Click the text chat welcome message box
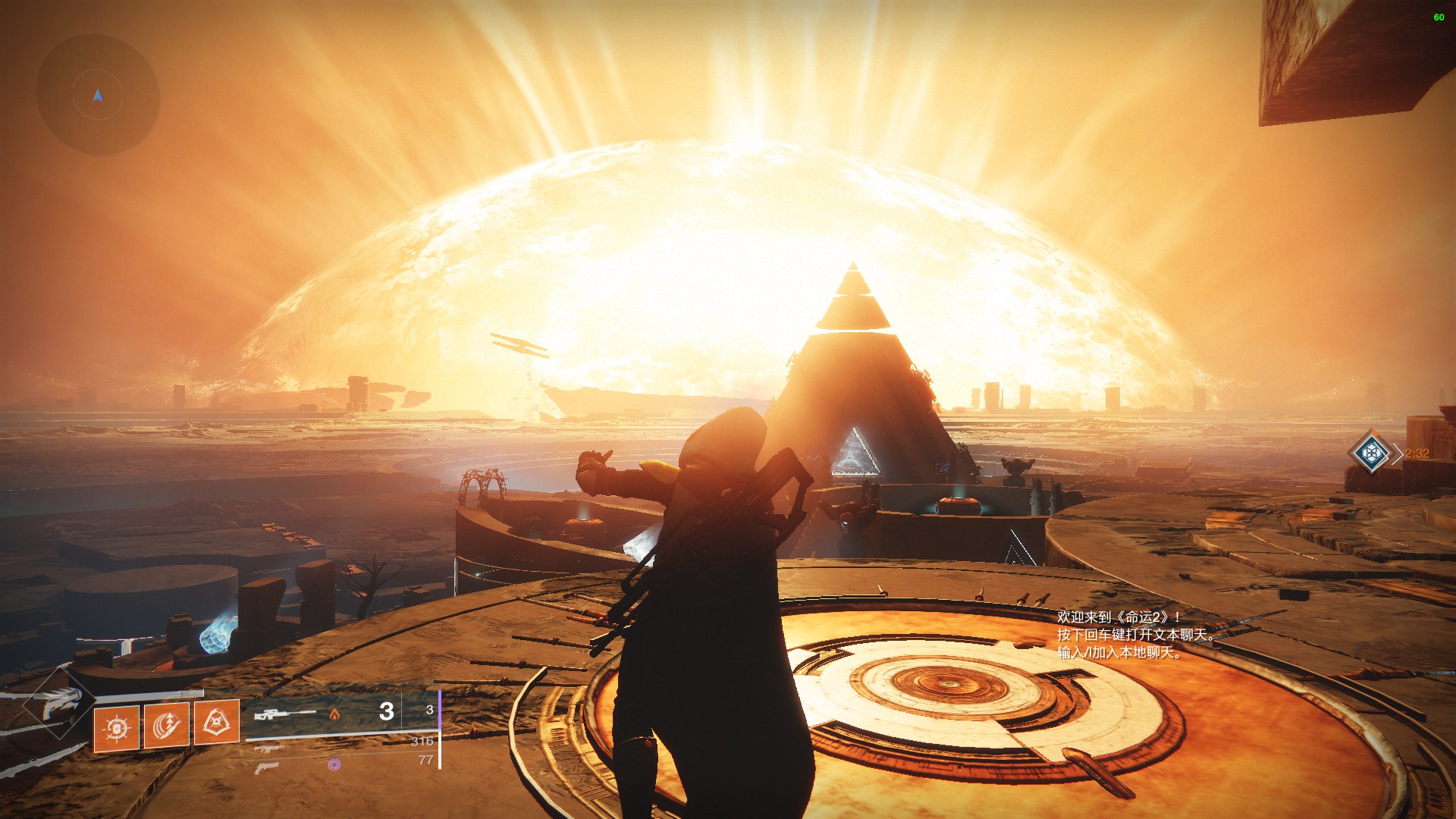This screenshot has width=1456, height=819. click(1135, 635)
